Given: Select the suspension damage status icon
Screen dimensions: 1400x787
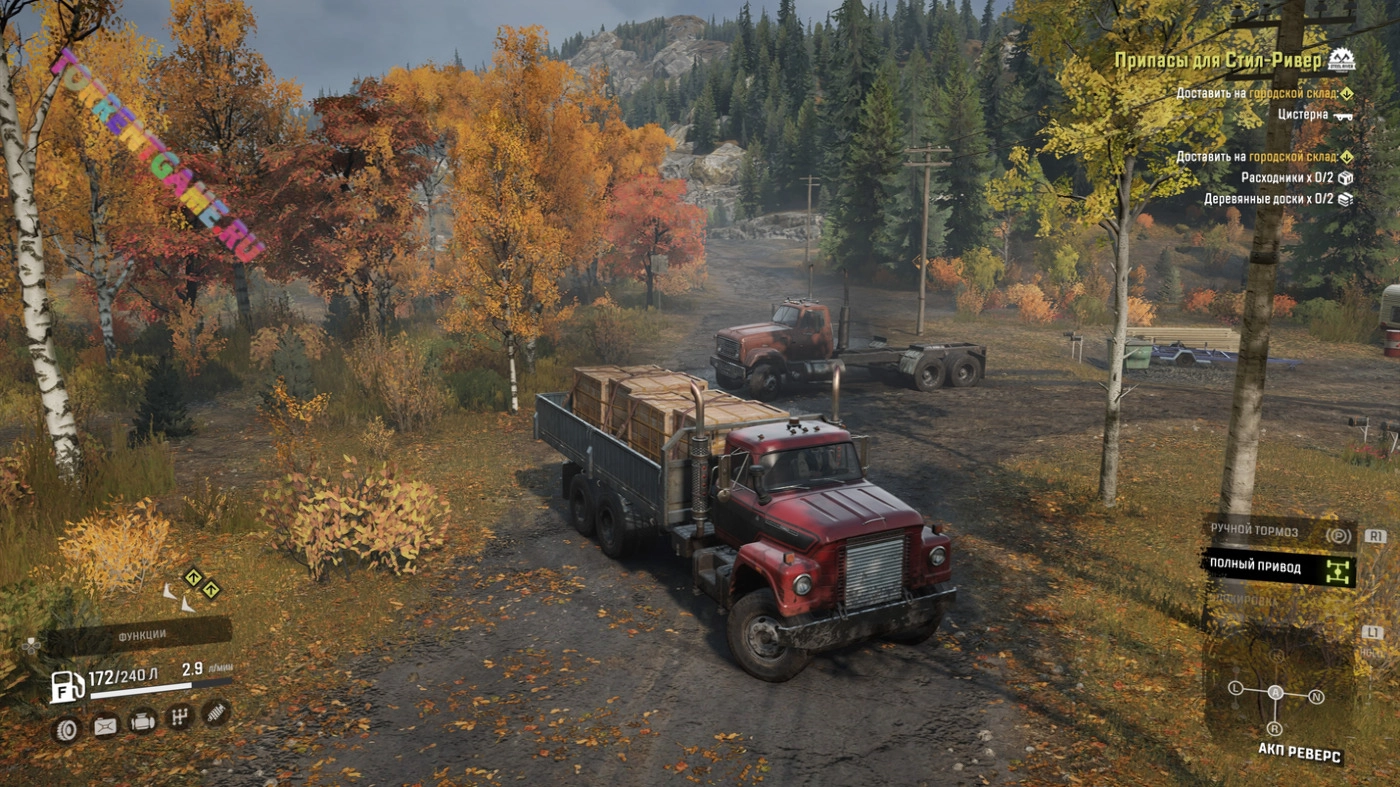Looking at the screenshot, I should (x=215, y=712).
